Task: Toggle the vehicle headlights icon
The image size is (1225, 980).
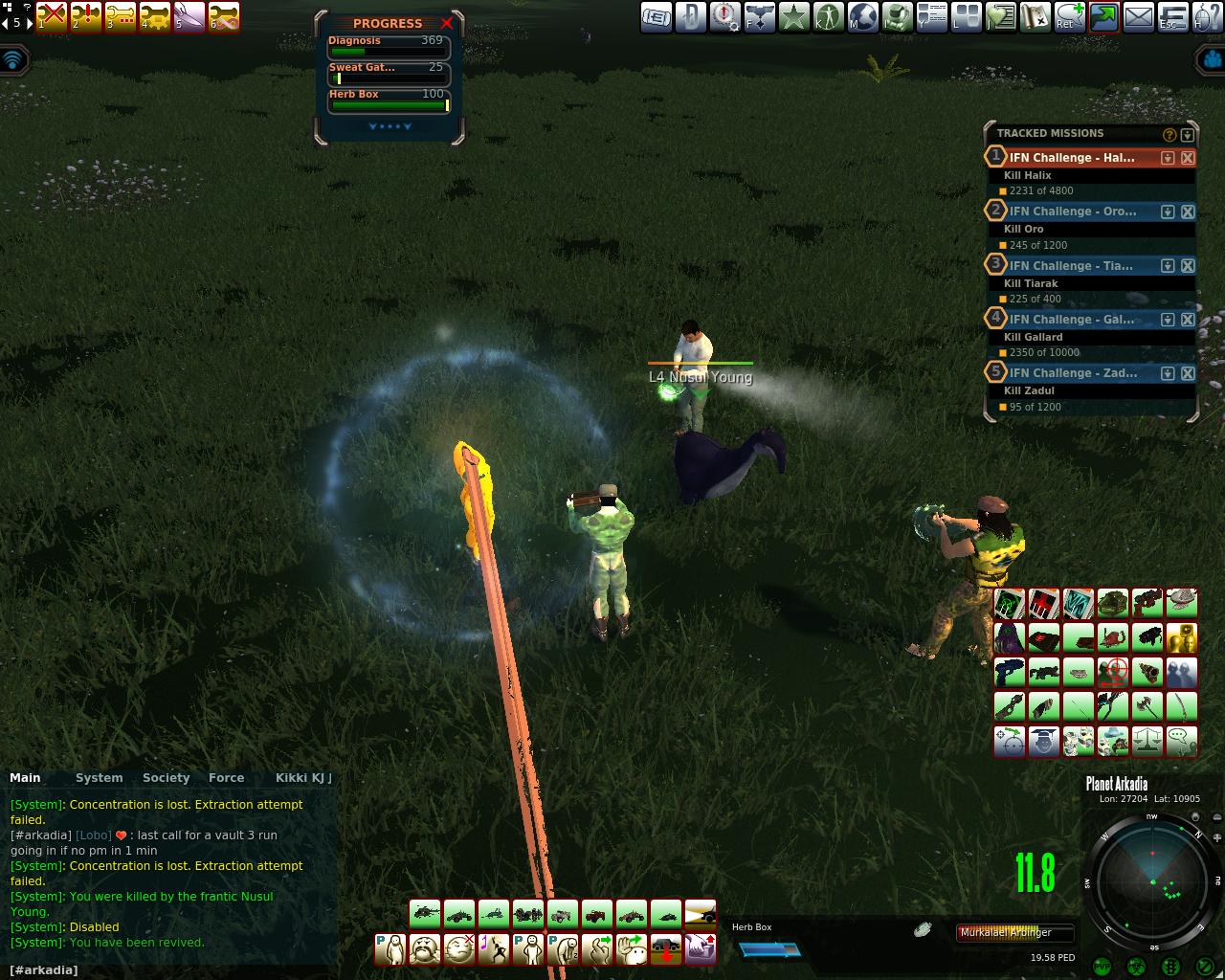Action: coord(700,914)
